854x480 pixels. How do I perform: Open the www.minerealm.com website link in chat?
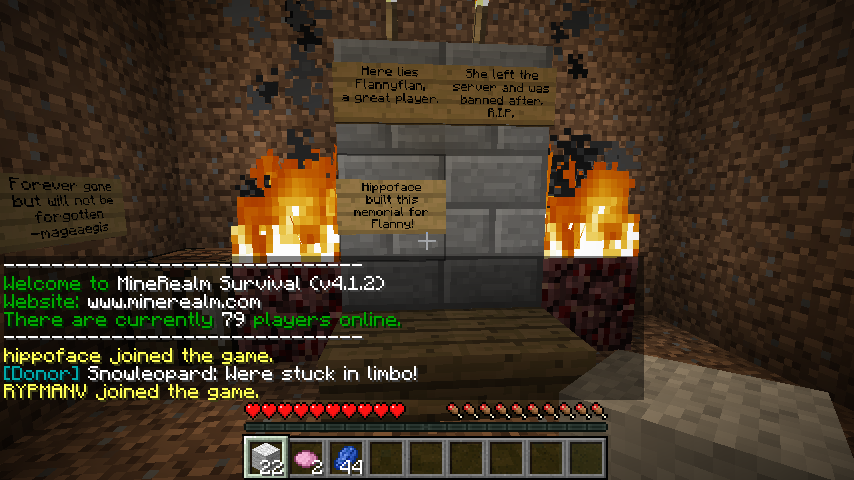(x=174, y=301)
